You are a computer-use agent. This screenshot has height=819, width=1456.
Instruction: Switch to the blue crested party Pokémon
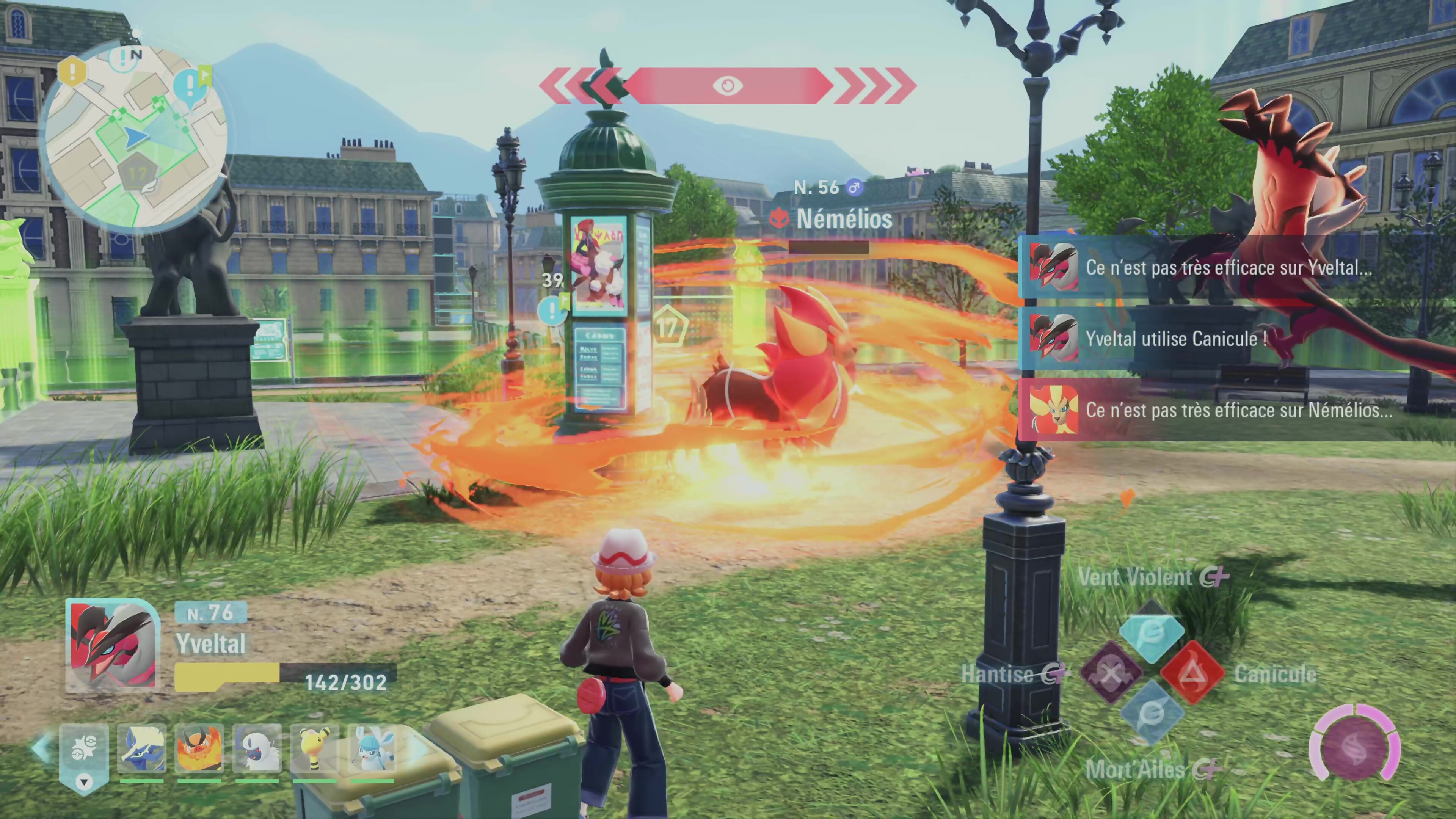tap(141, 749)
